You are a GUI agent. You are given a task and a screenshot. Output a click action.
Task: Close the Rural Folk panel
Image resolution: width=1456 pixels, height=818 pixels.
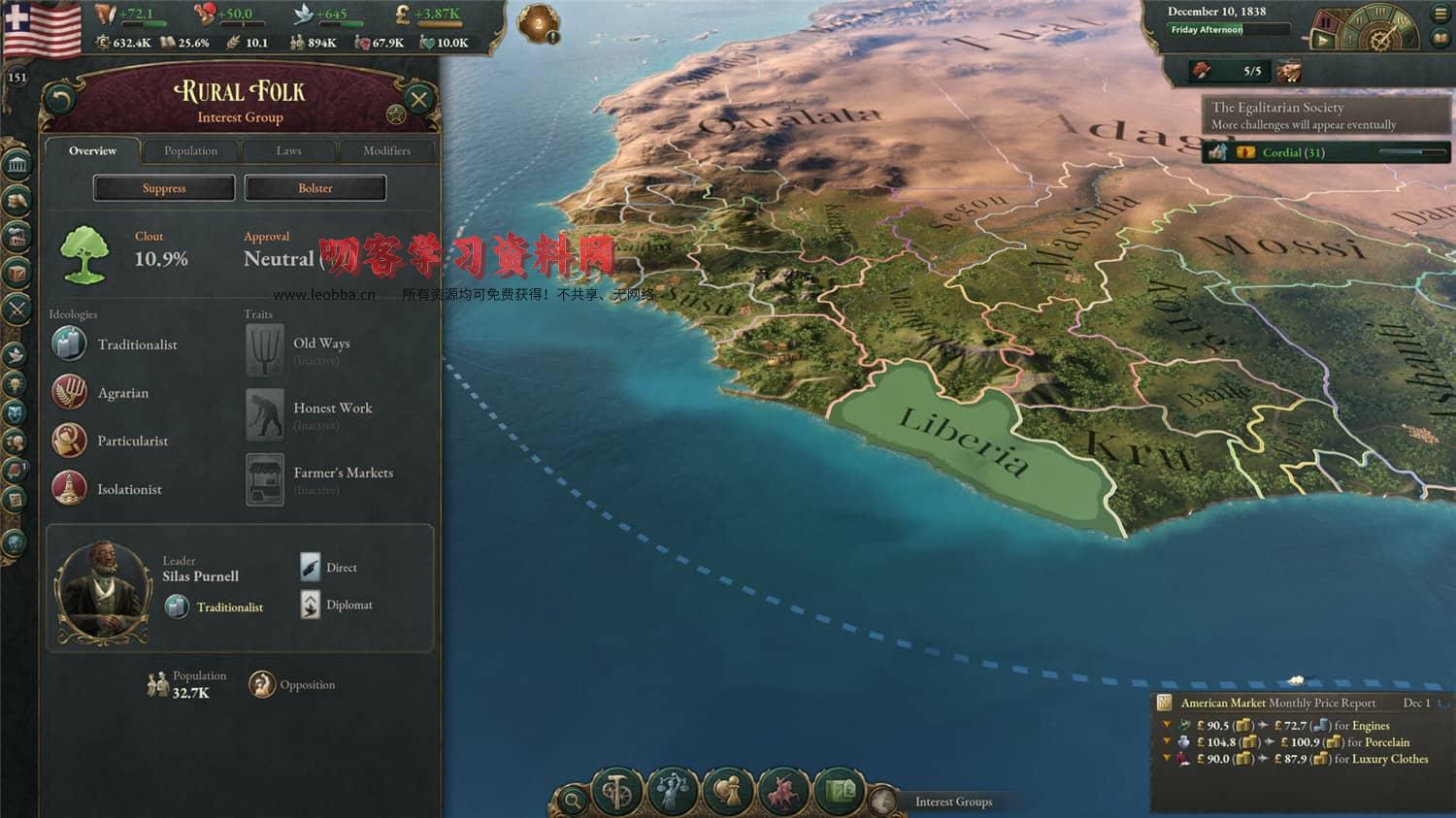click(419, 99)
